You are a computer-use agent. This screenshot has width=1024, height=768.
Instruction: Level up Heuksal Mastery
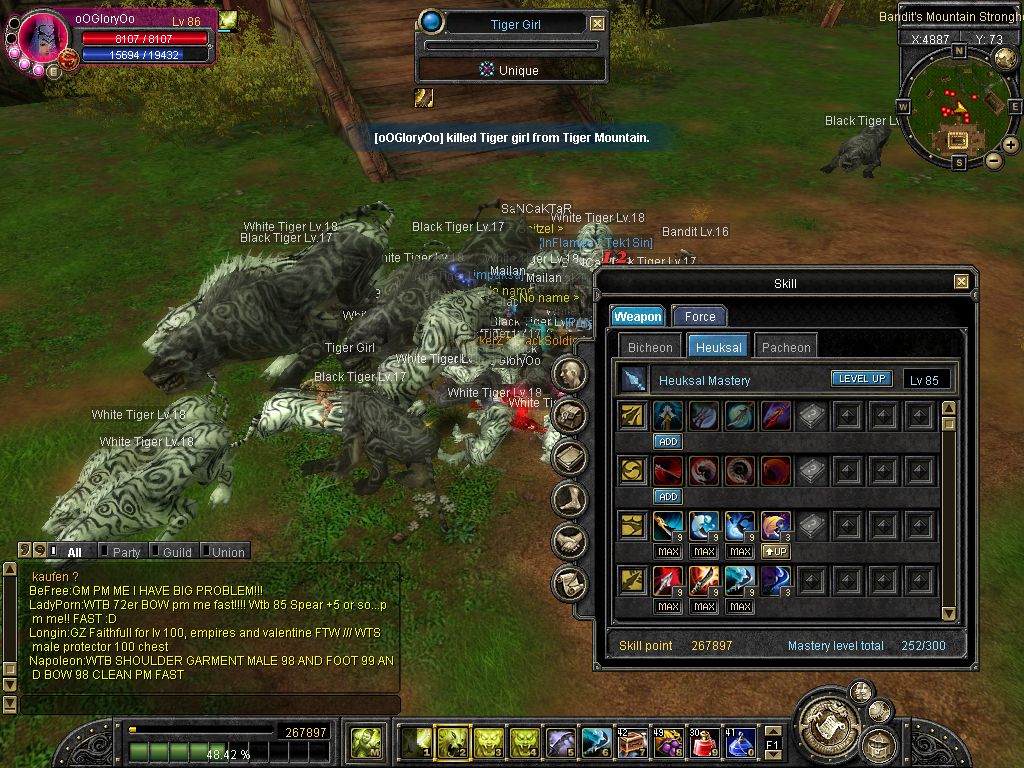861,379
